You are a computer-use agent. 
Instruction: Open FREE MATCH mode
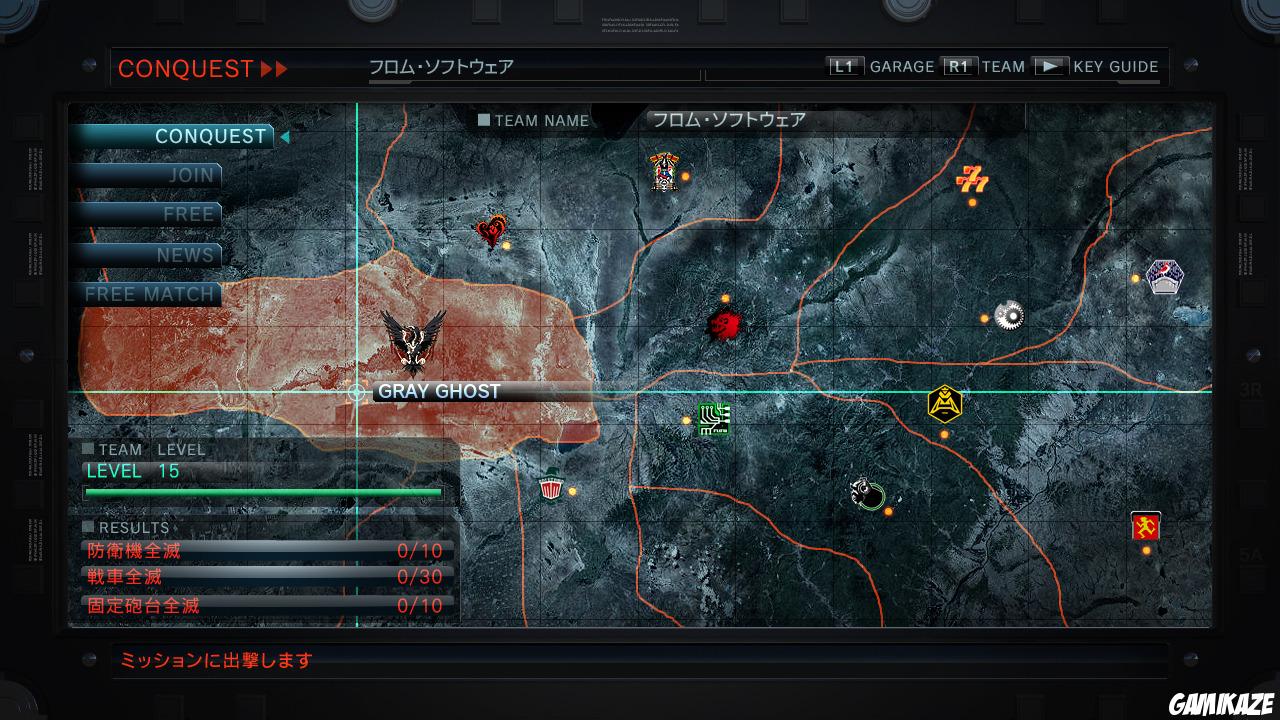point(150,294)
